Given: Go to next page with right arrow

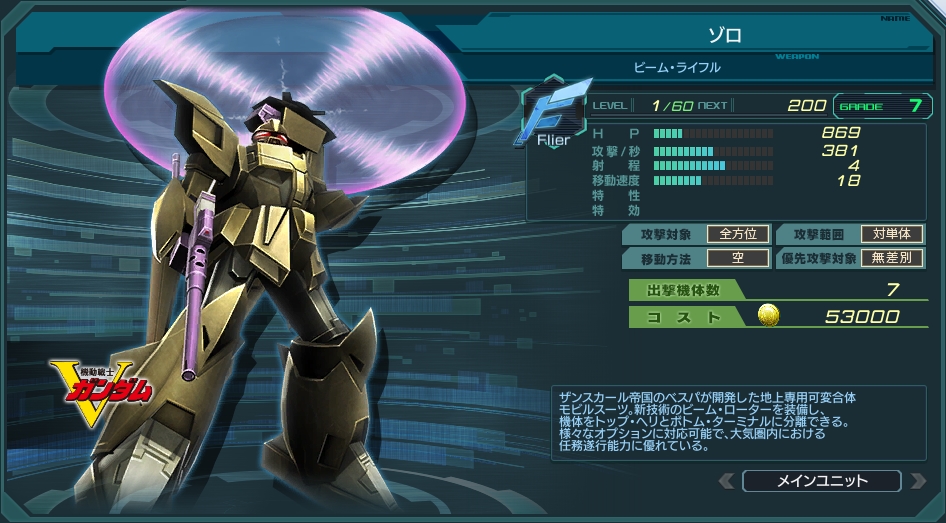Looking at the screenshot, I should point(917,481).
